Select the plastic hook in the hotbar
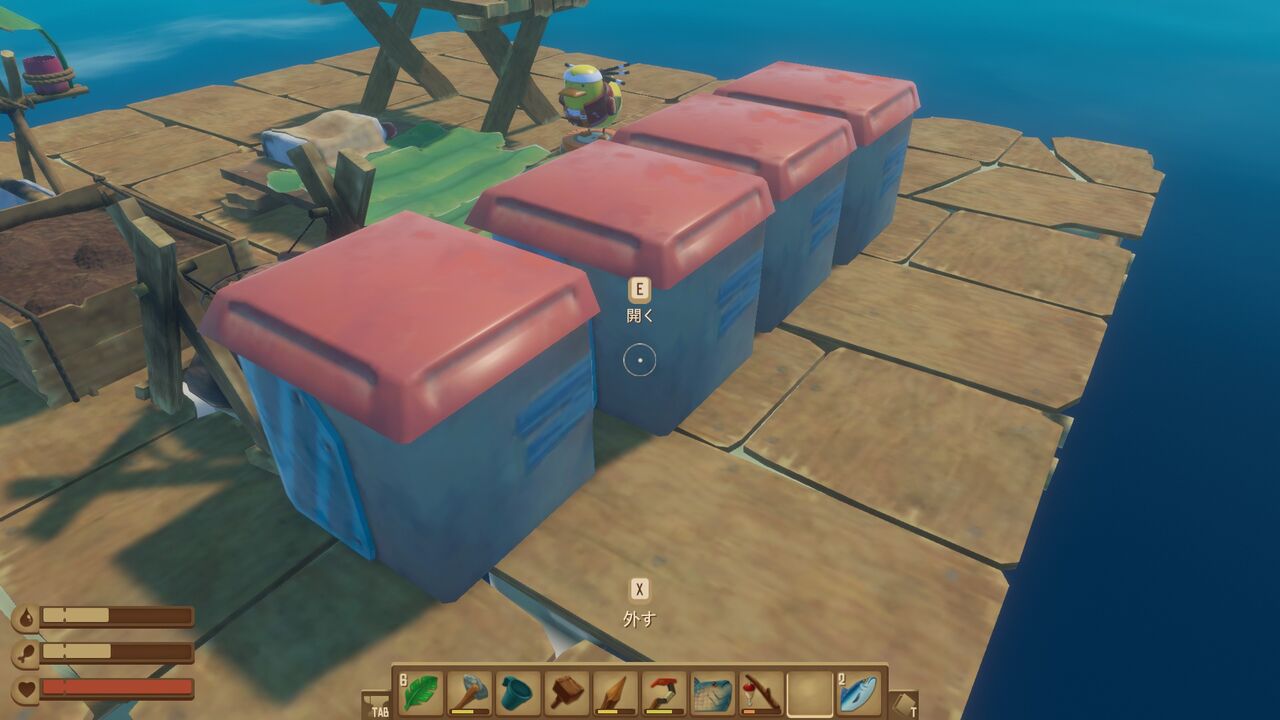Screen dimensions: 1280x720 tap(662, 688)
